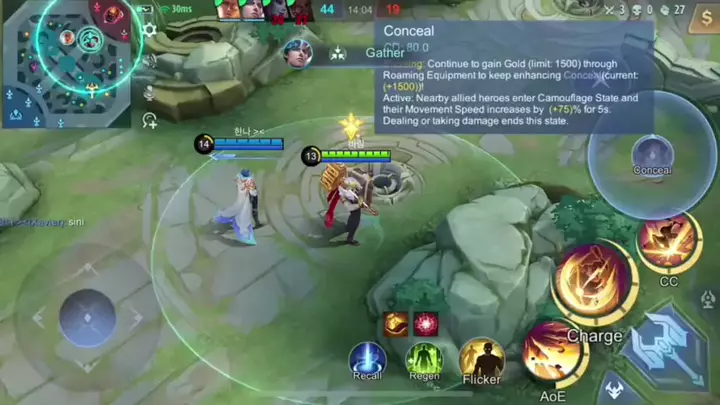Select the virtual movement joystick

point(87,318)
